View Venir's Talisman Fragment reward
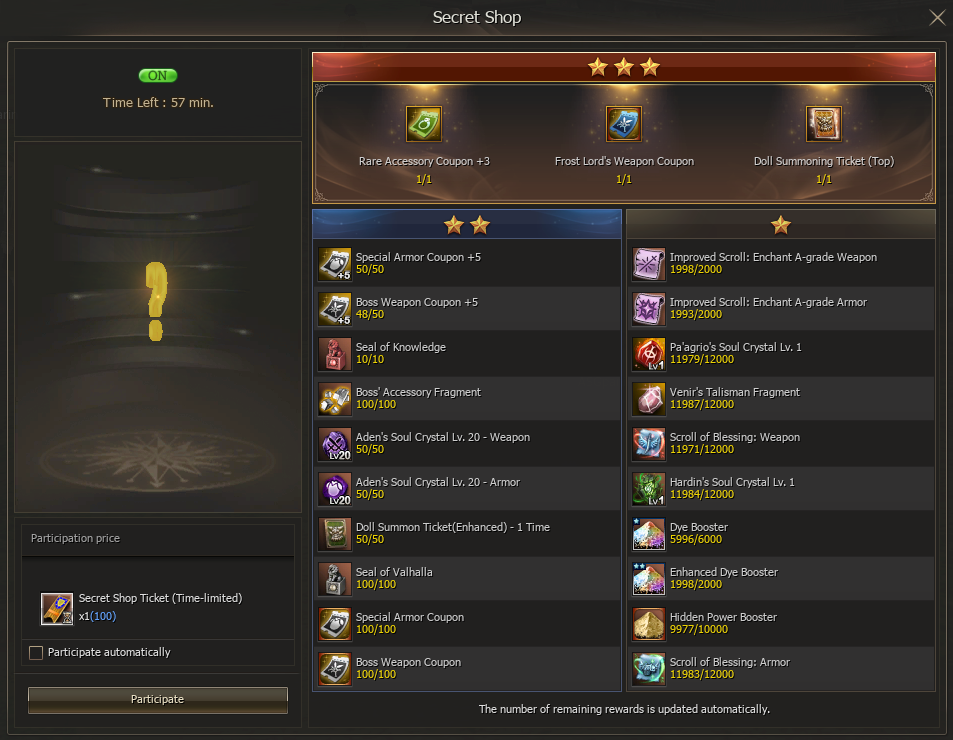This screenshot has height=740, width=953. (x=780, y=400)
